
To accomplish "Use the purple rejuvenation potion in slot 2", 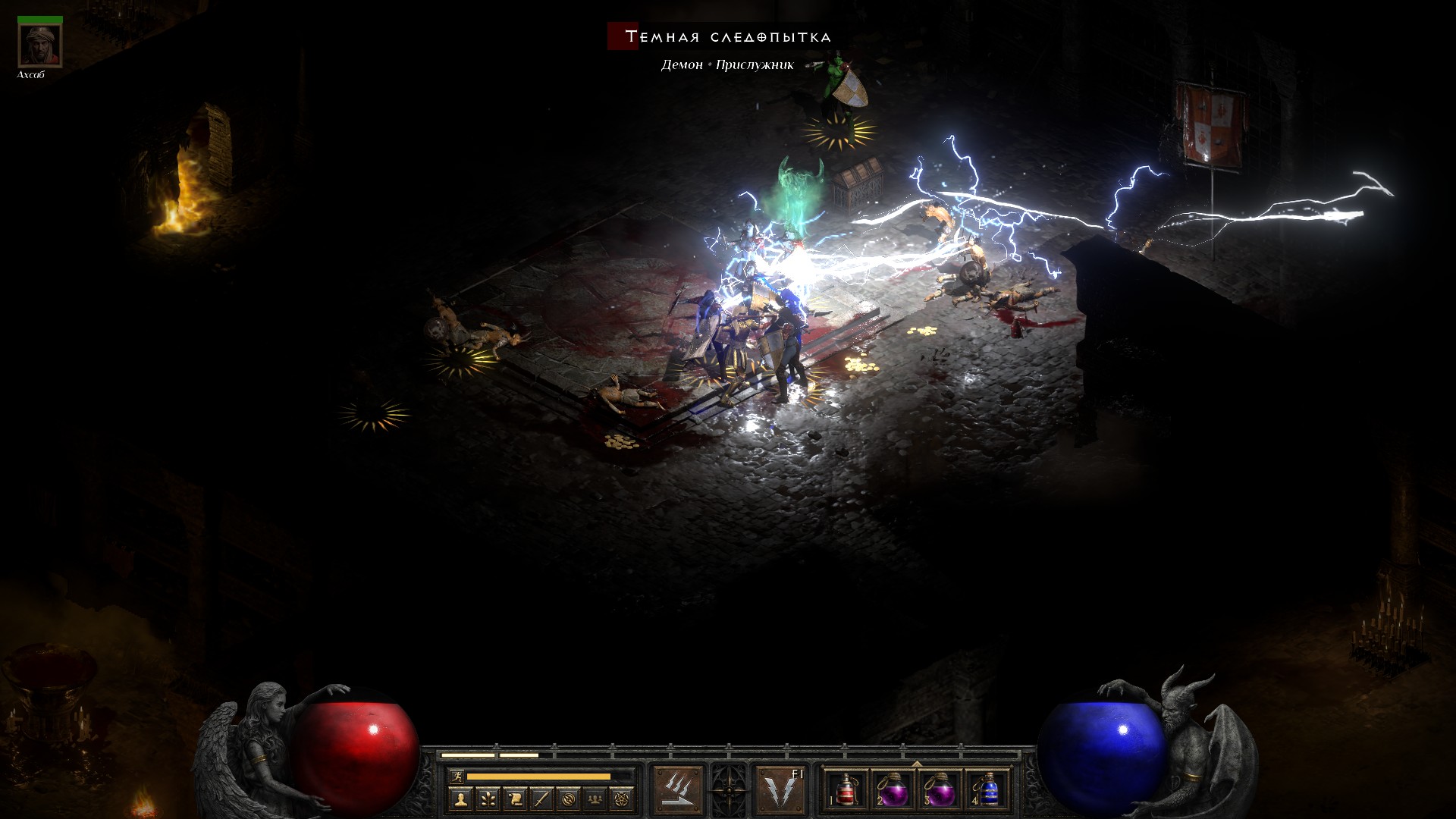I will click(893, 790).
